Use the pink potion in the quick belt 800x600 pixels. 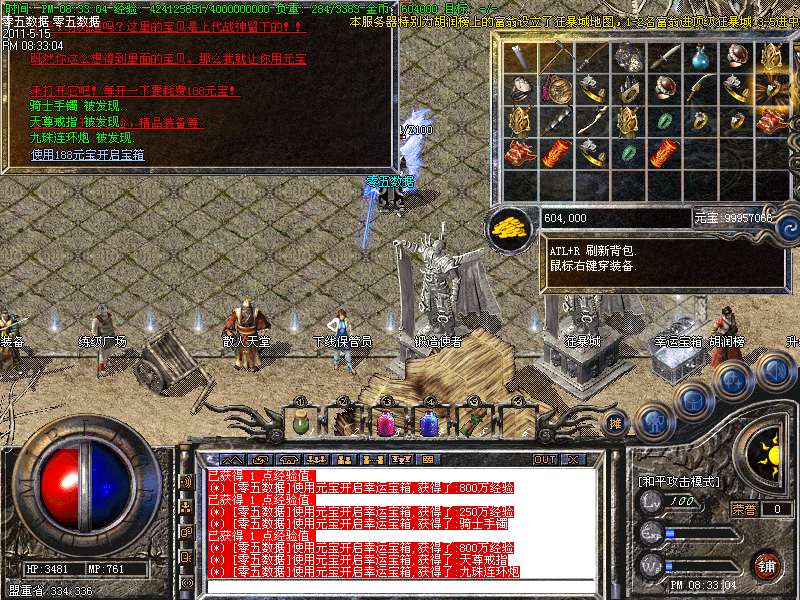click(x=384, y=422)
